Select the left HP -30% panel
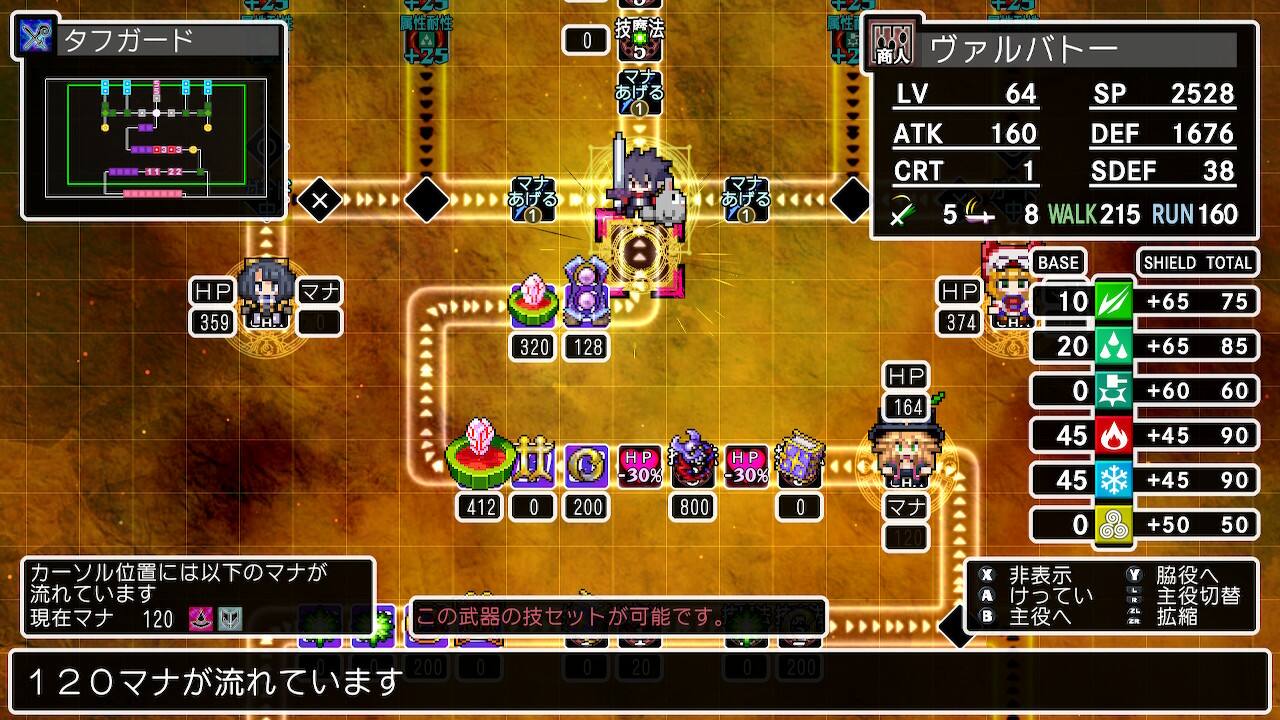 (x=639, y=466)
